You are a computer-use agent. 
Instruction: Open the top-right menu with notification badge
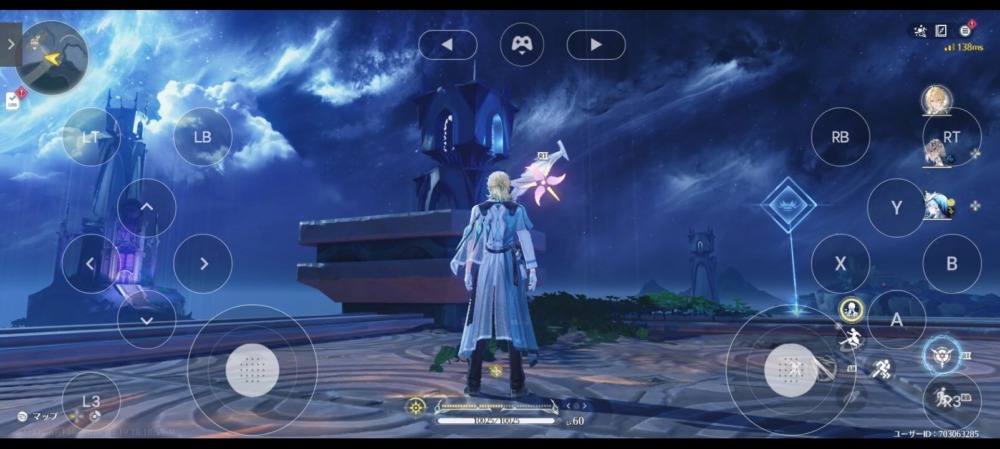[x=967, y=31]
